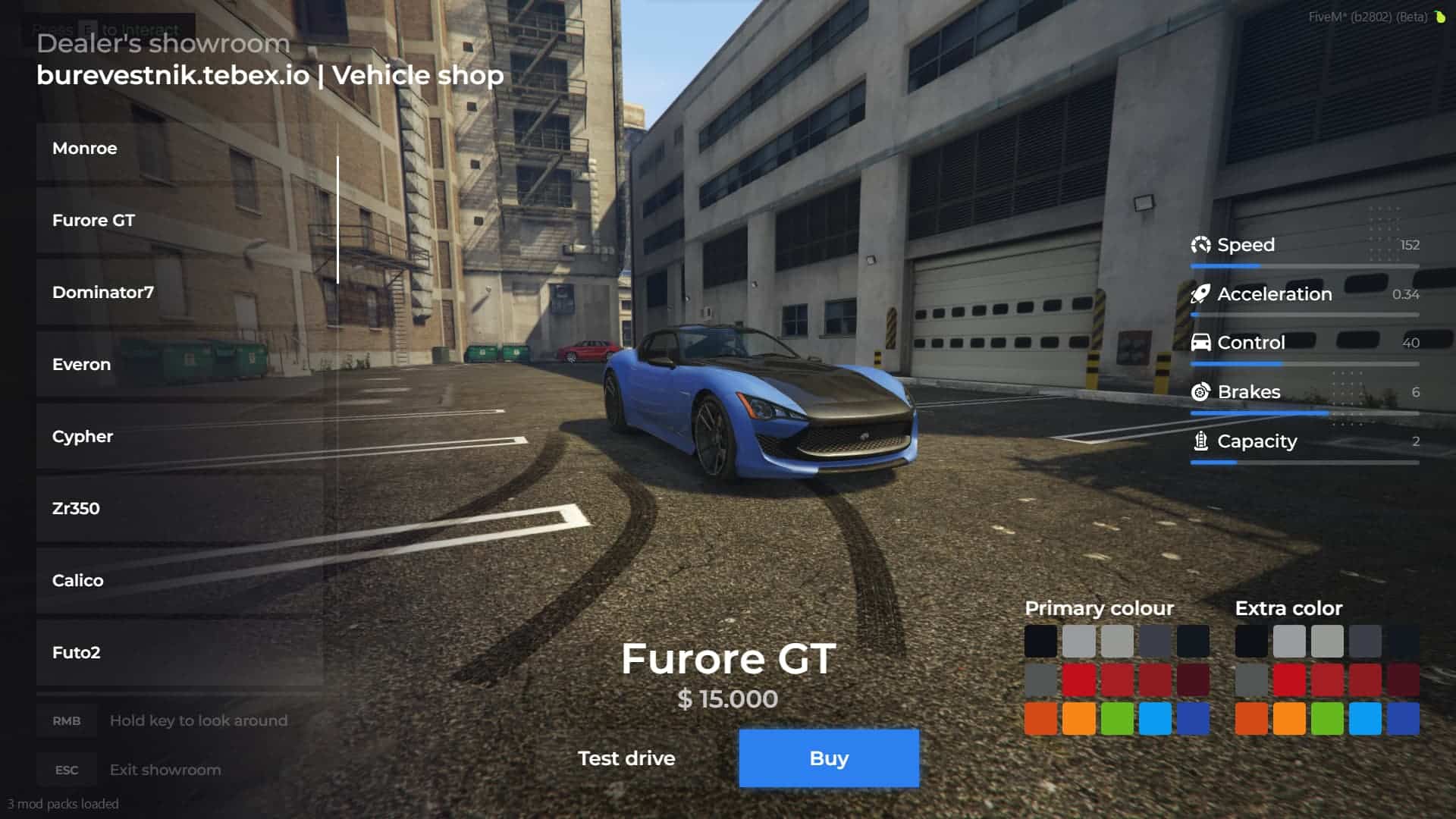The height and width of the screenshot is (819, 1456).
Task: Buy the Furore GT
Action: tap(828, 758)
